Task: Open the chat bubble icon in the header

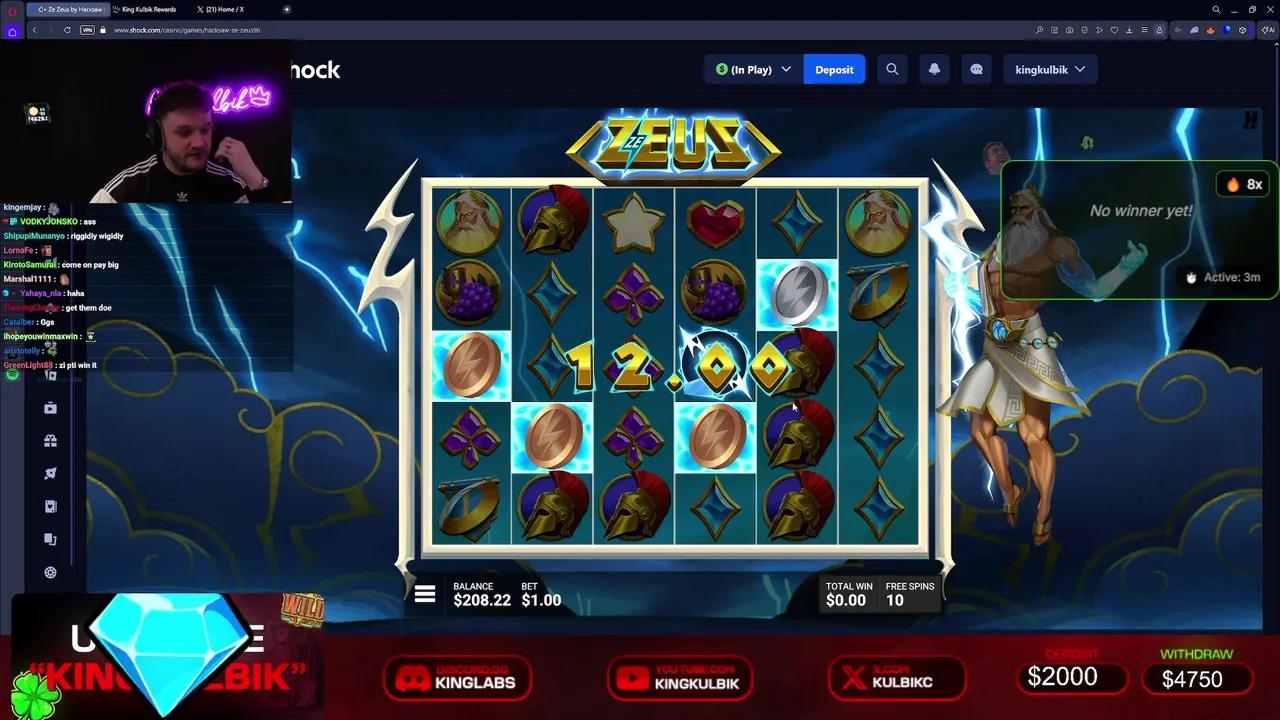Action: click(976, 69)
